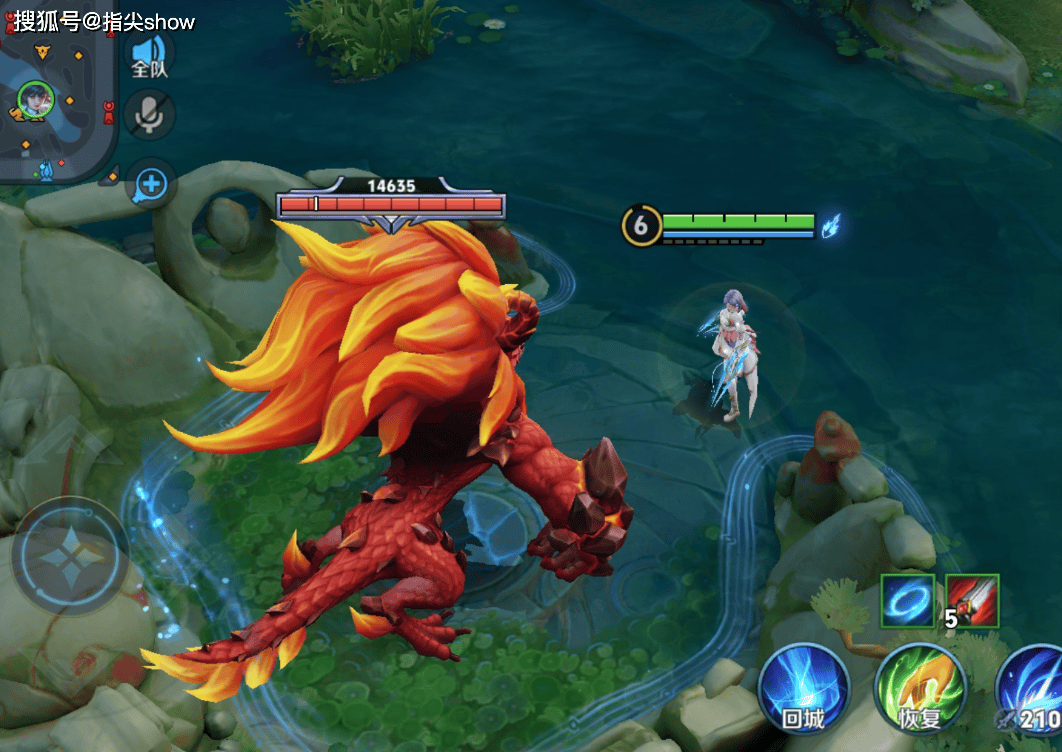Image resolution: width=1062 pixels, height=752 pixels.
Task: Activate the 恢复 heal spell
Action: point(919,689)
